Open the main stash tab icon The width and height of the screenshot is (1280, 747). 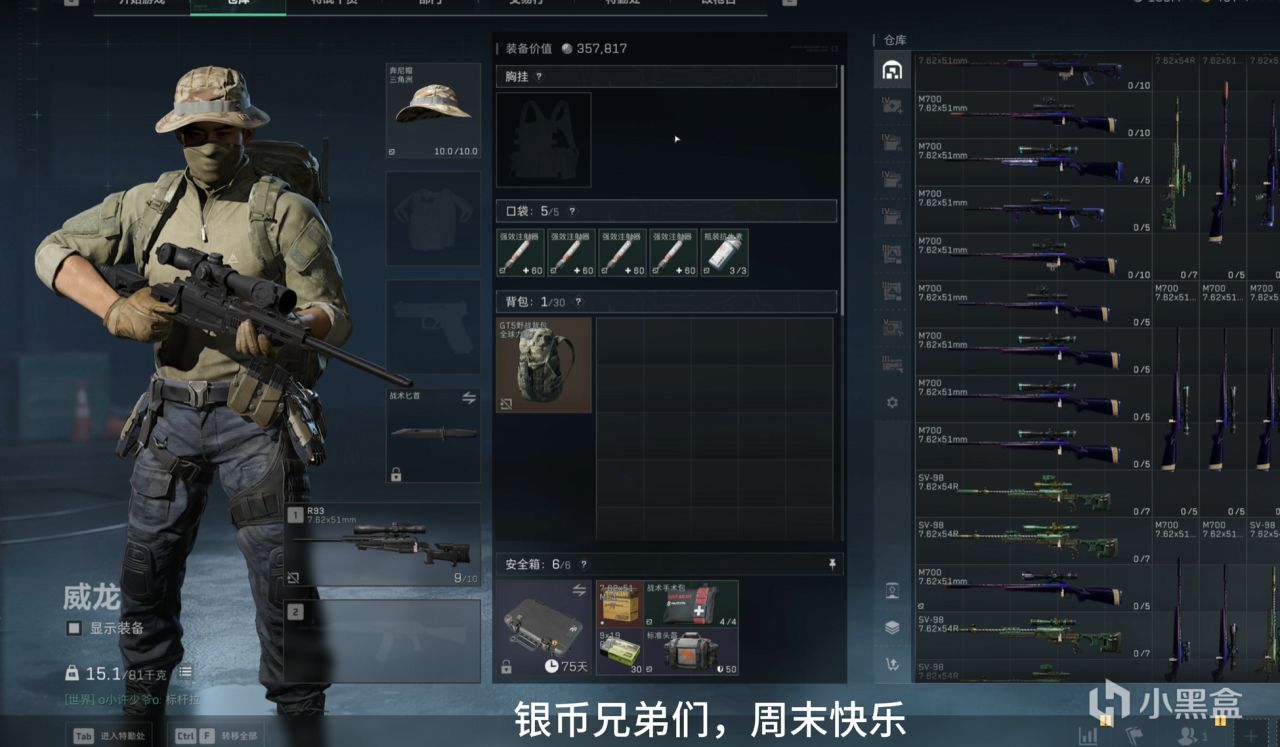click(892, 70)
